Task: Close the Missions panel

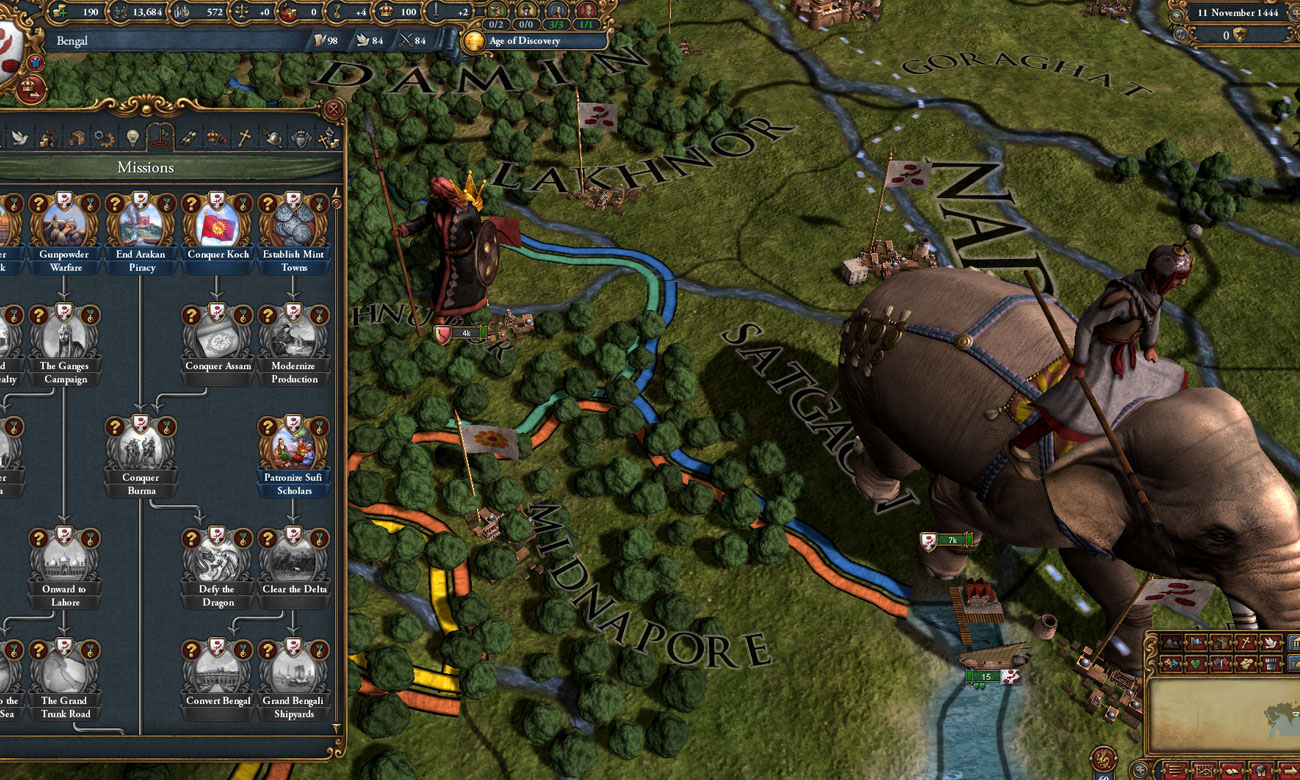Action: [334, 109]
